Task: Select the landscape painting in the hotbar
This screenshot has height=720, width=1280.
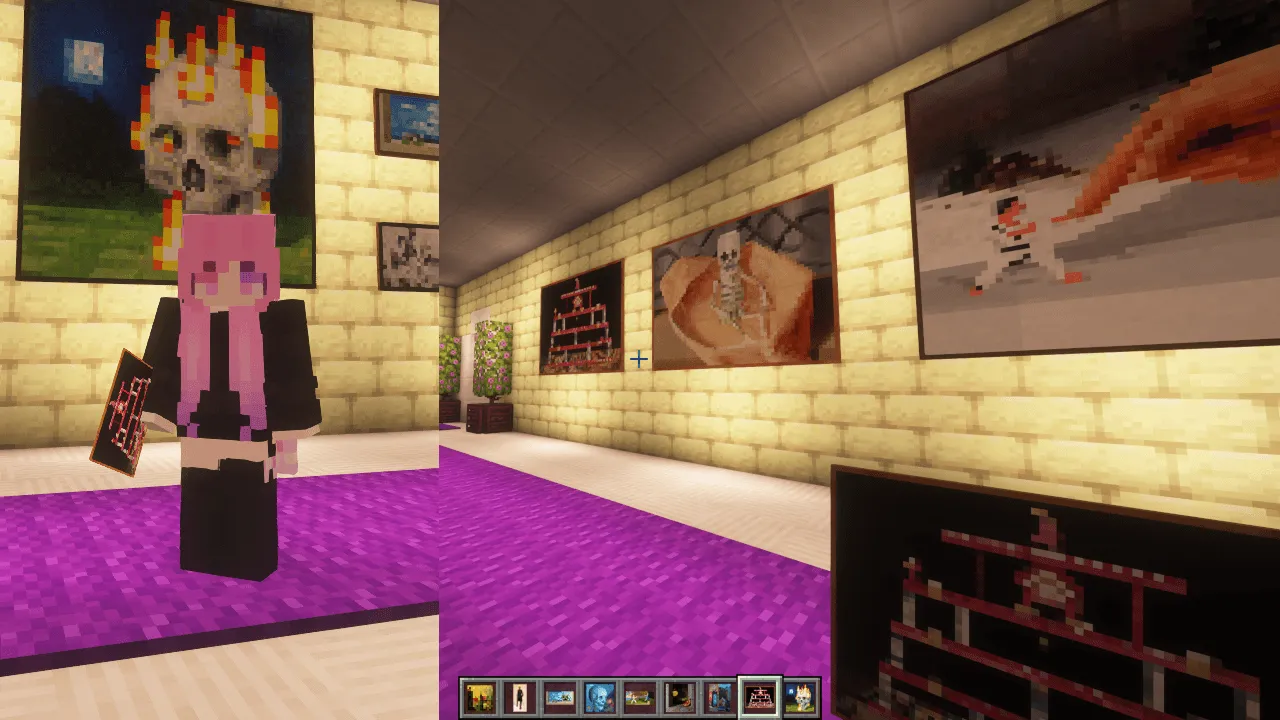Action: point(560,697)
